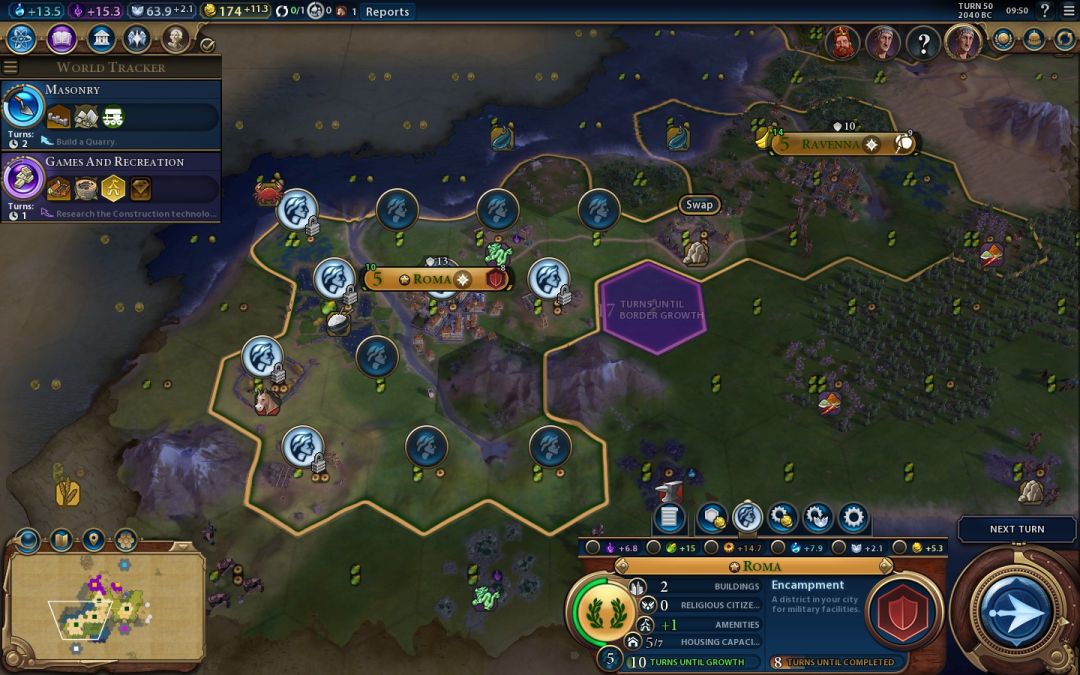Click the Ravenna city banner
Screen dimensions: 1080x675
point(830,144)
